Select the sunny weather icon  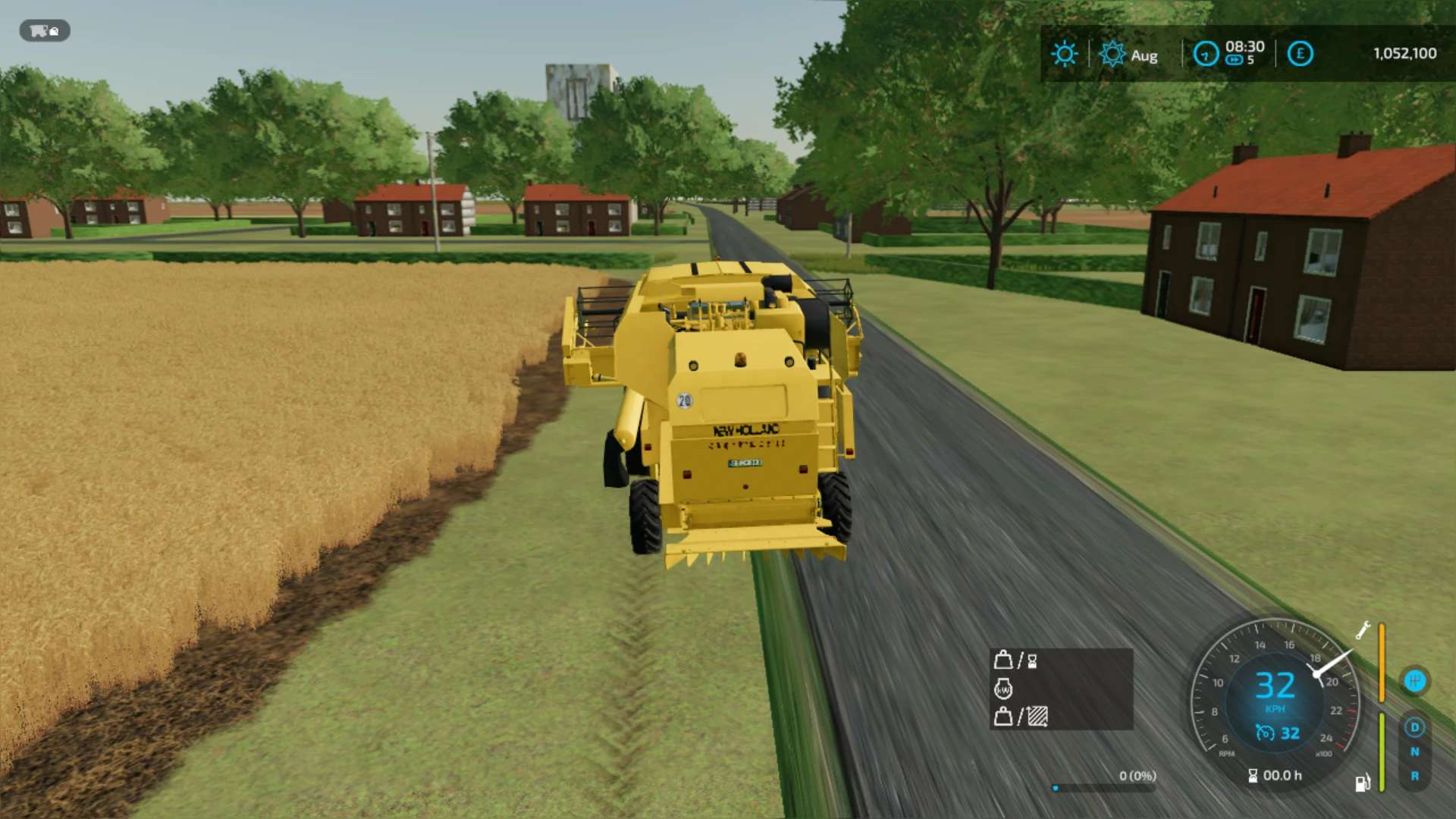click(x=1064, y=54)
